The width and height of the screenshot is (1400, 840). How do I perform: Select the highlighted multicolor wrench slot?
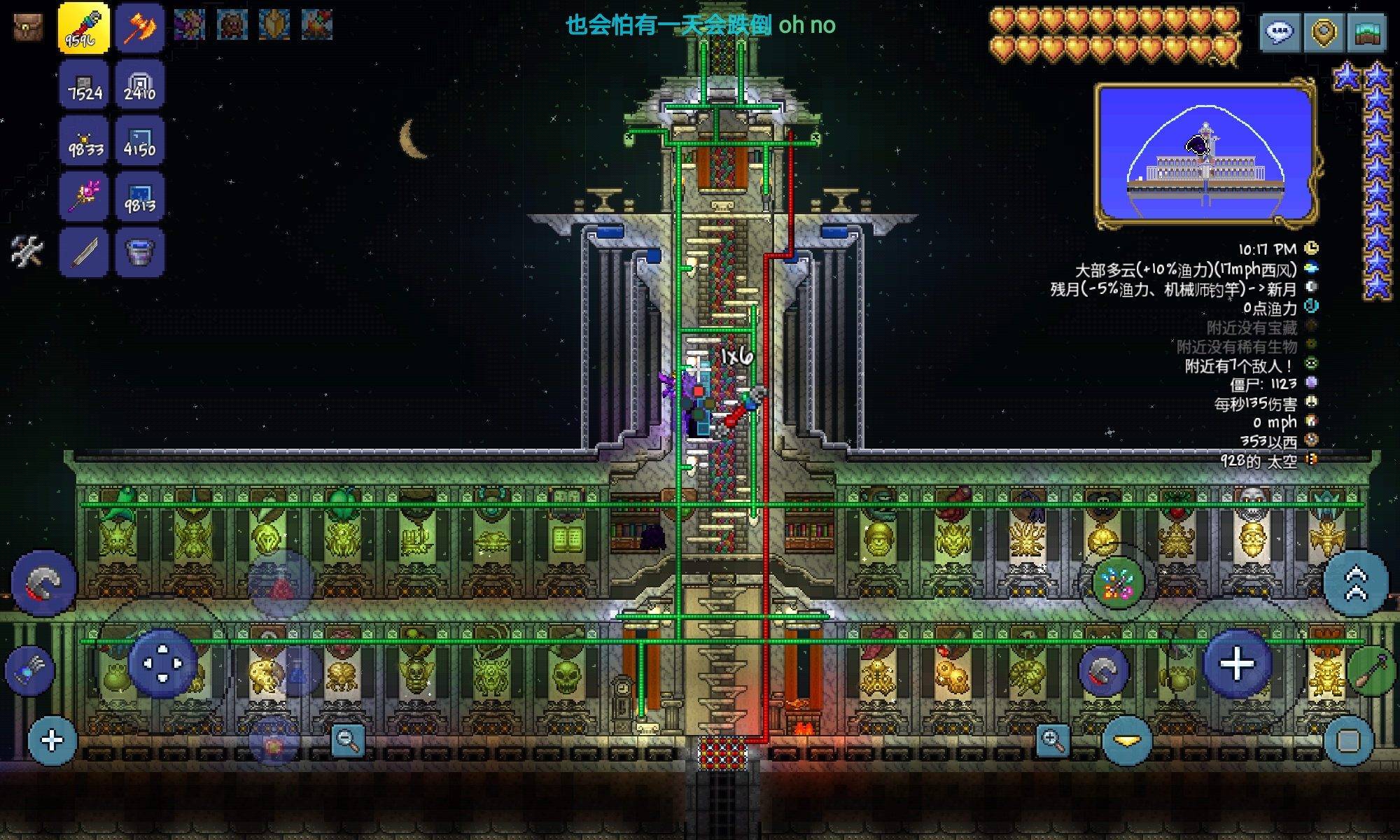(x=83, y=27)
